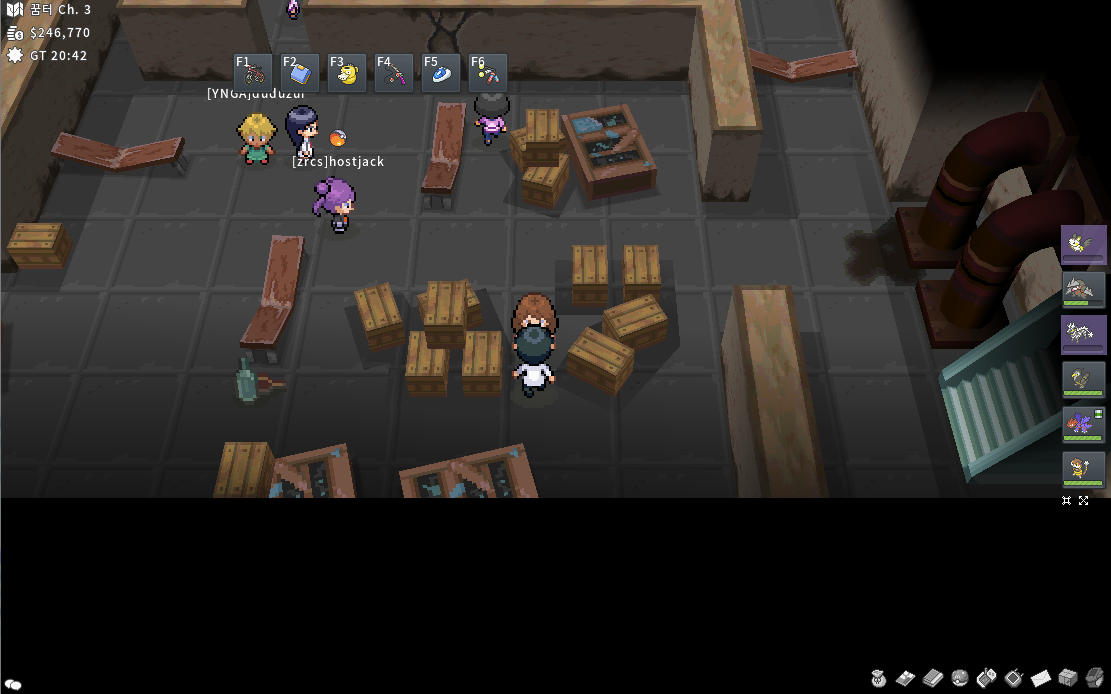Activate the Psyduck hotkey F3 slot
Viewport: 1111px width, 694px height.
[347, 73]
